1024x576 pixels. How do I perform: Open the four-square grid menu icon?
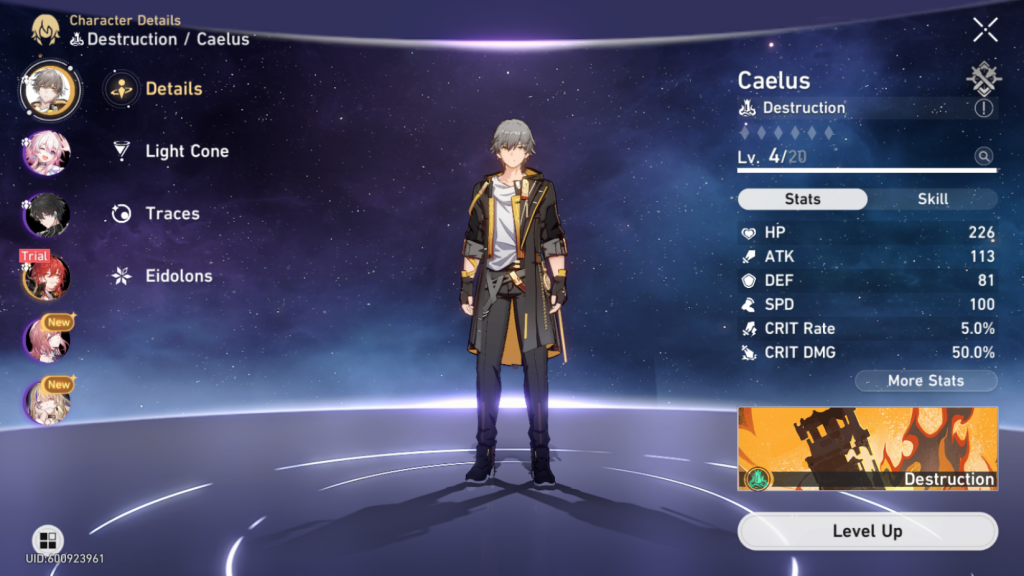[x=47, y=540]
